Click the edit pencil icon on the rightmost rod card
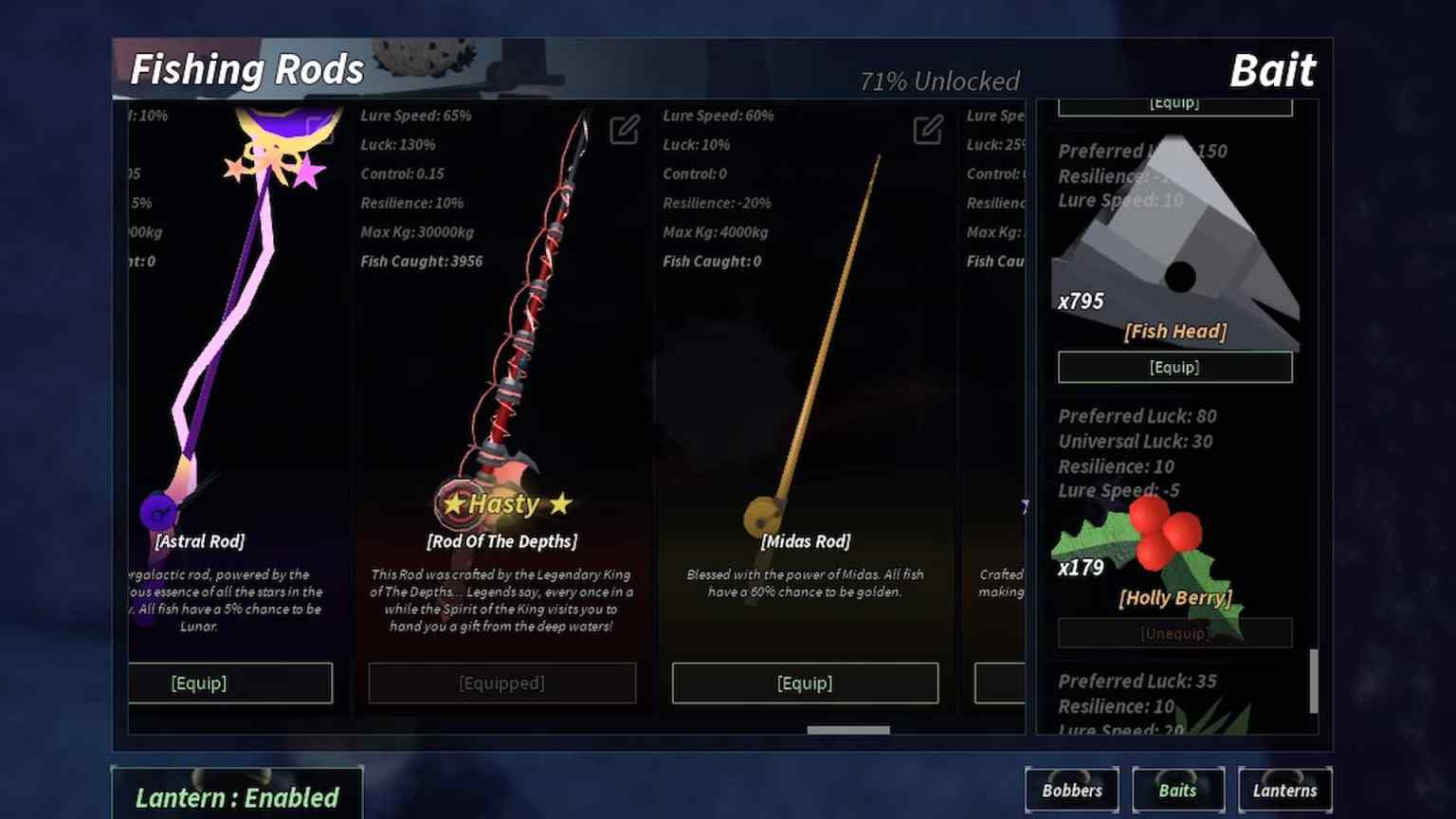The height and width of the screenshot is (819, 1456). pyautogui.click(x=1022, y=130)
